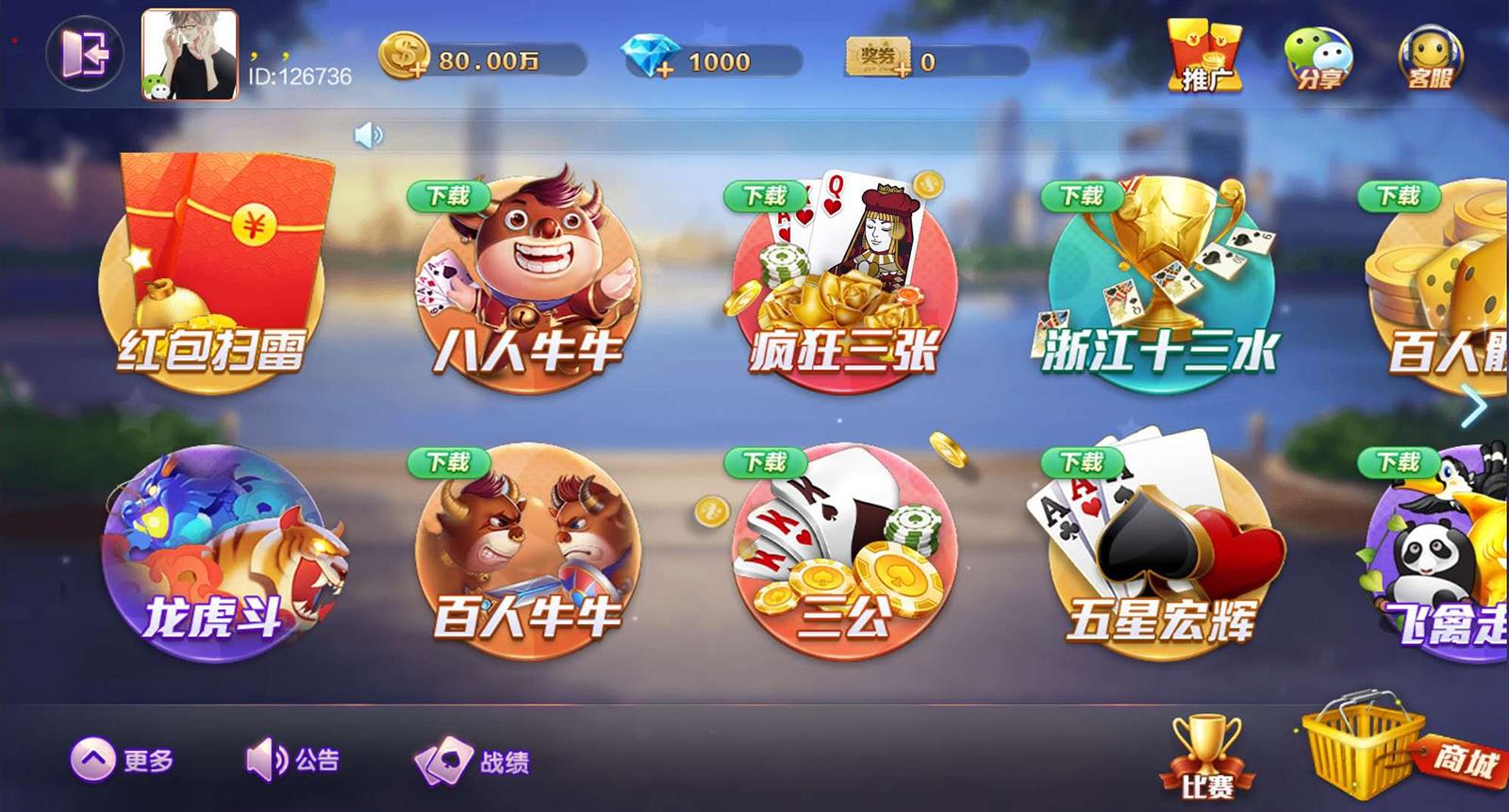Check gold balance showing 80.00万
This screenshot has width=1509, height=812.
[490, 58]
